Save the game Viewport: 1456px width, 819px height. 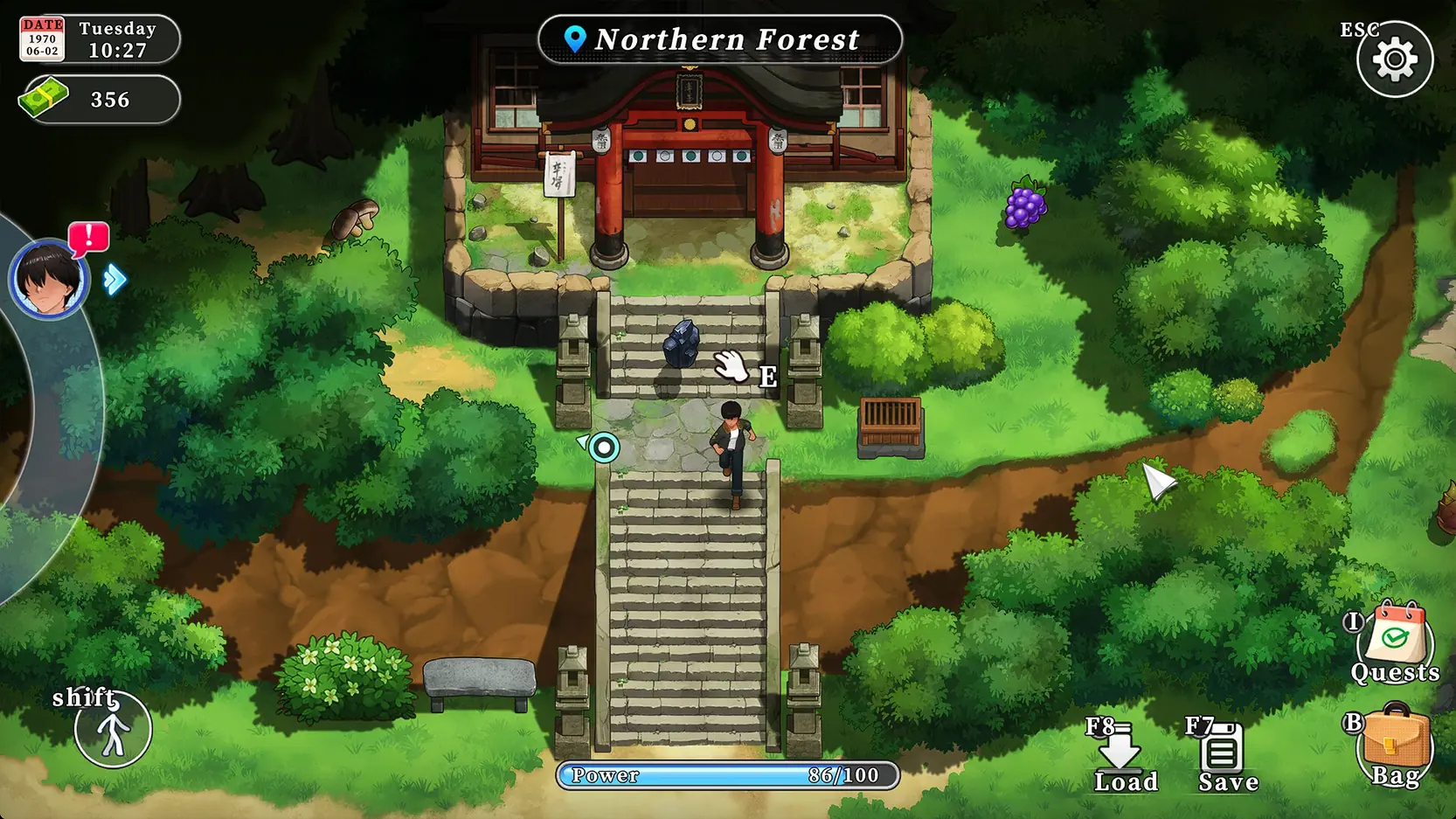1222,752
